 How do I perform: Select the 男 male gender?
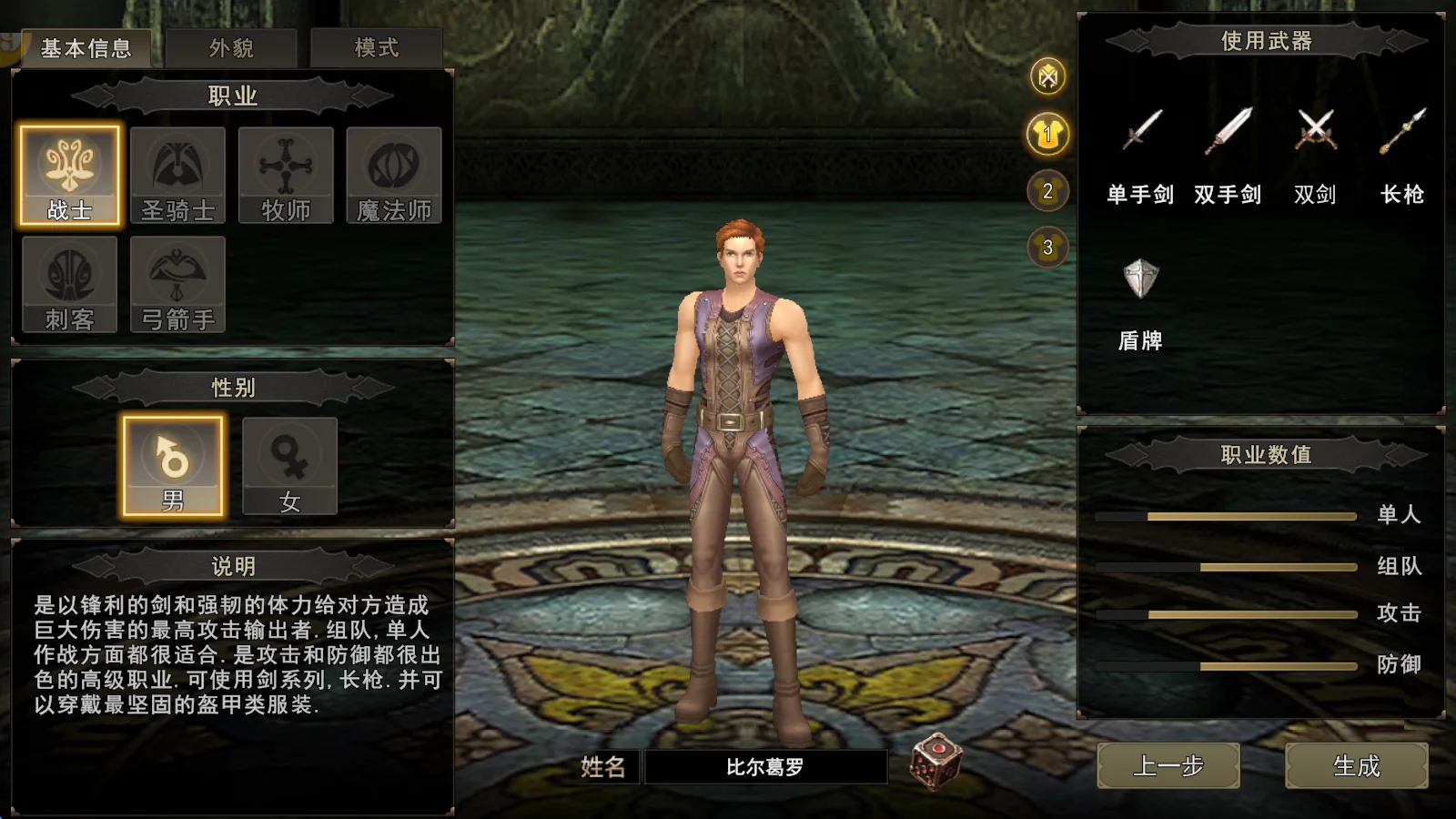(x=173, y=466)
